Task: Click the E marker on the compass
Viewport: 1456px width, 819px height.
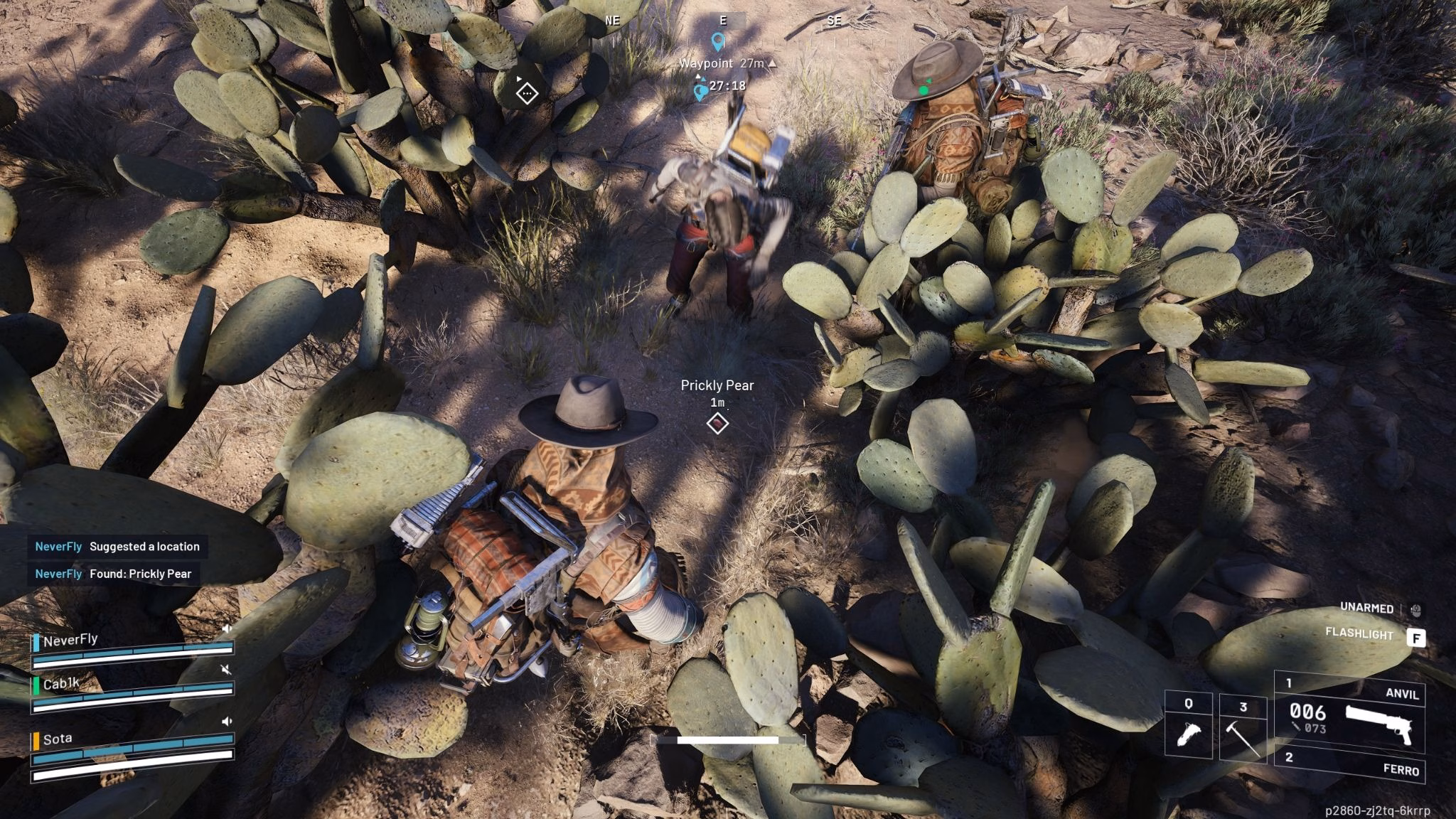Action: pos(722,20)
